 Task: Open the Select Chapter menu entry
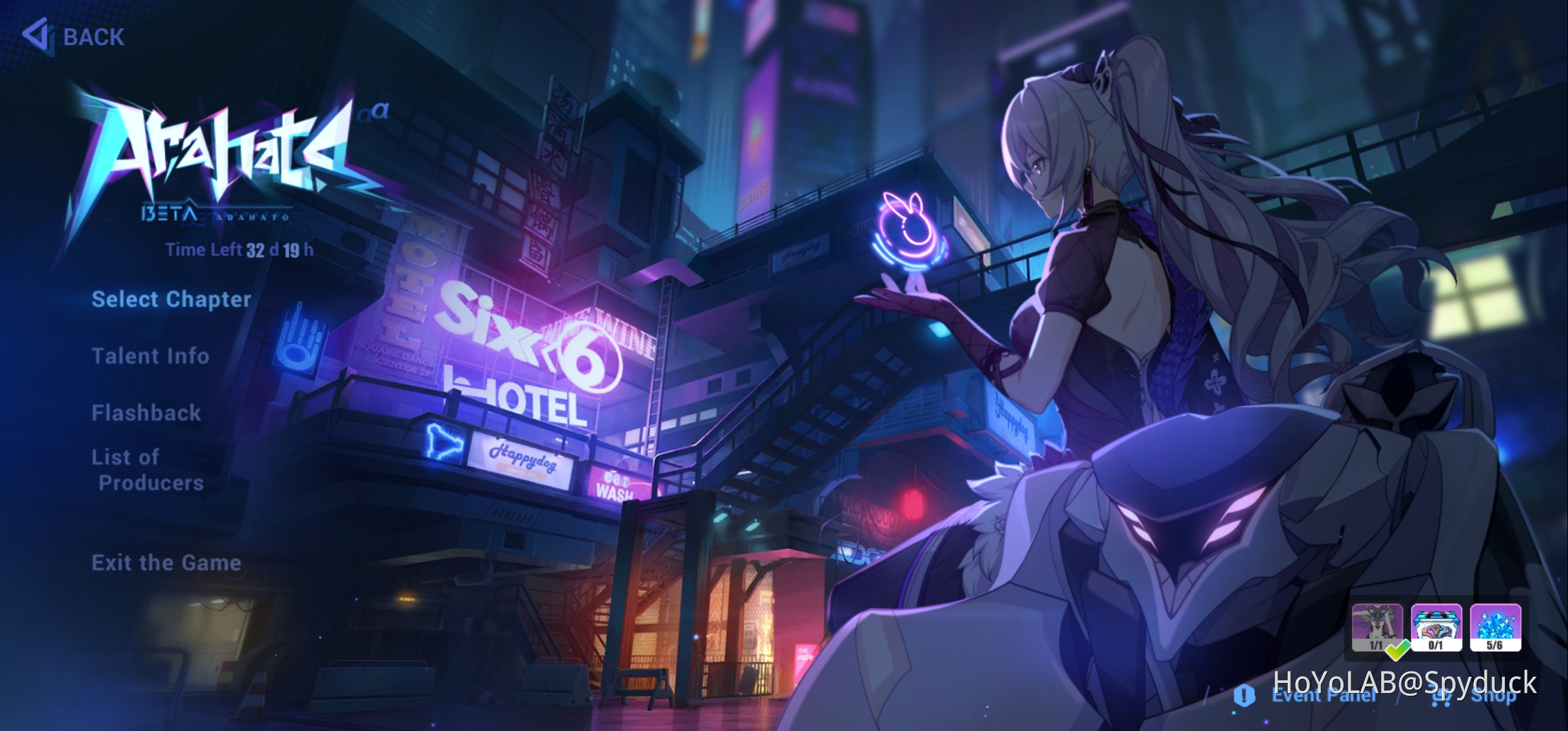(171, 300)
